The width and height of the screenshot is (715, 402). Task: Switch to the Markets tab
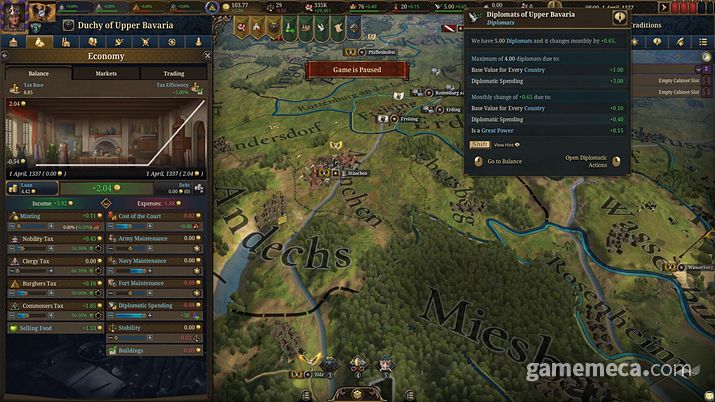[x=106, y=73]
